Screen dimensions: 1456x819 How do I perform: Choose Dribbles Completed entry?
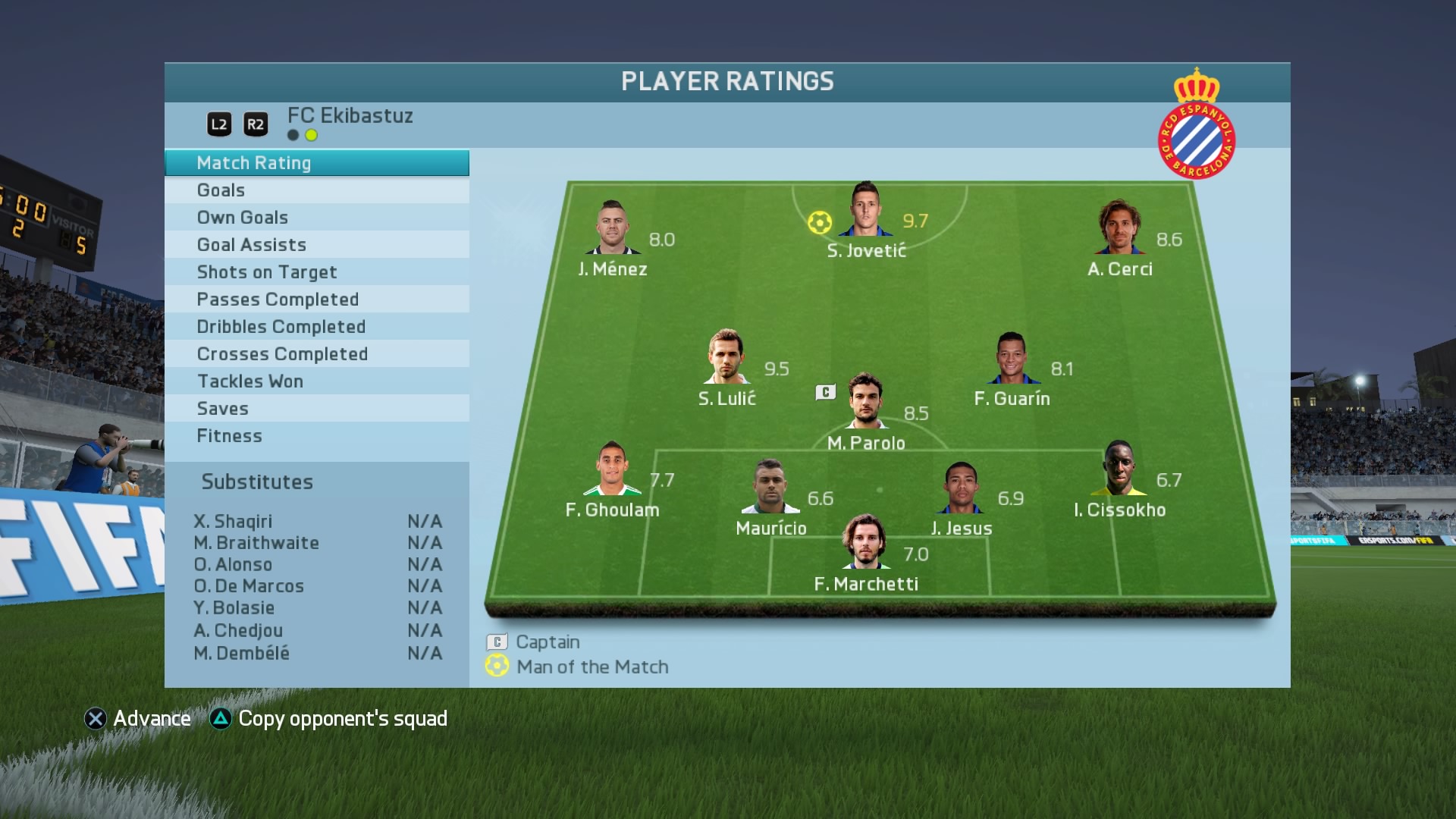[x=316, y=327]
